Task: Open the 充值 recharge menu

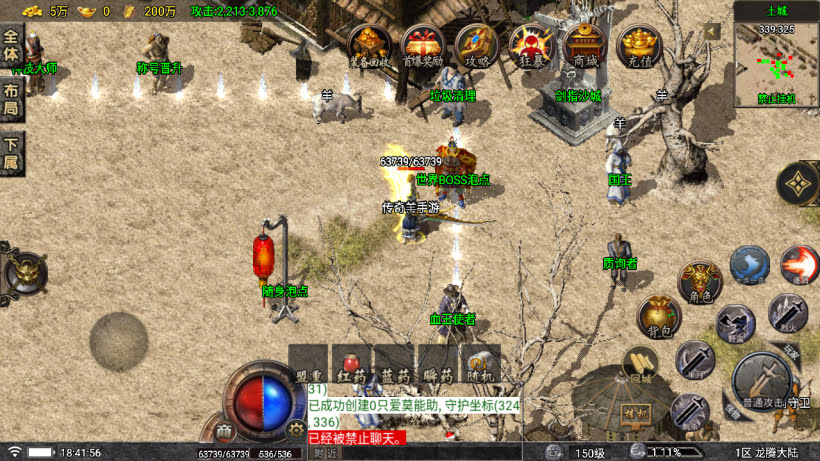Action: [638, 46]
